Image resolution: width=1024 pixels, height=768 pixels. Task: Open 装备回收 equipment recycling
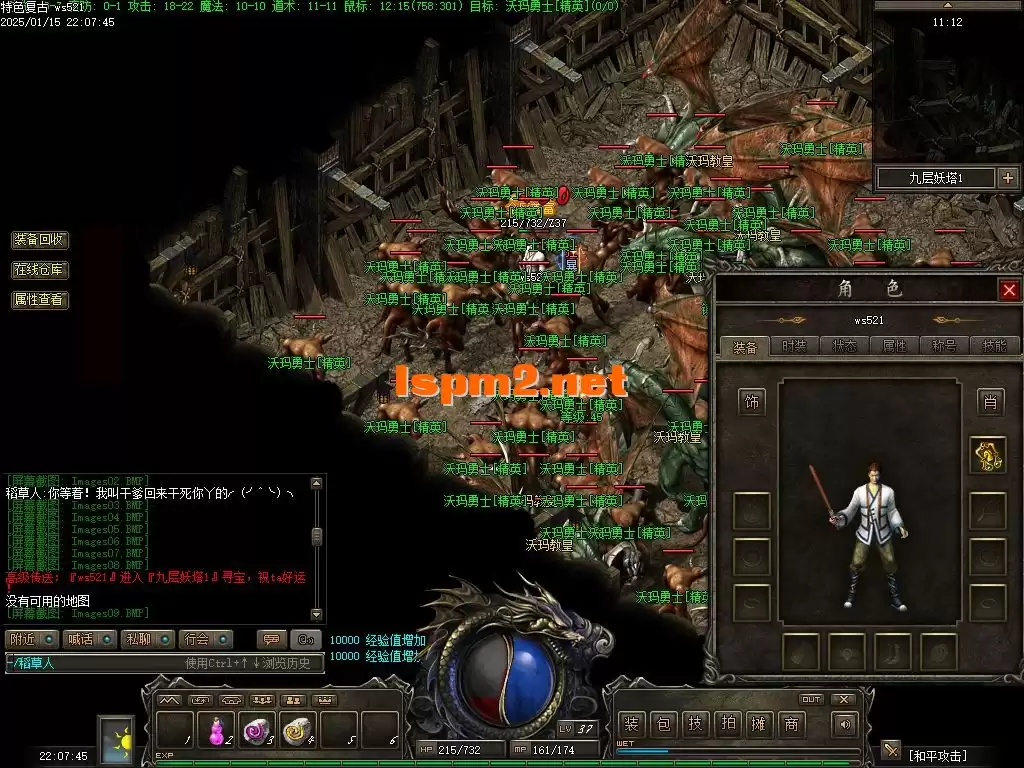click(x=40, y=240)
